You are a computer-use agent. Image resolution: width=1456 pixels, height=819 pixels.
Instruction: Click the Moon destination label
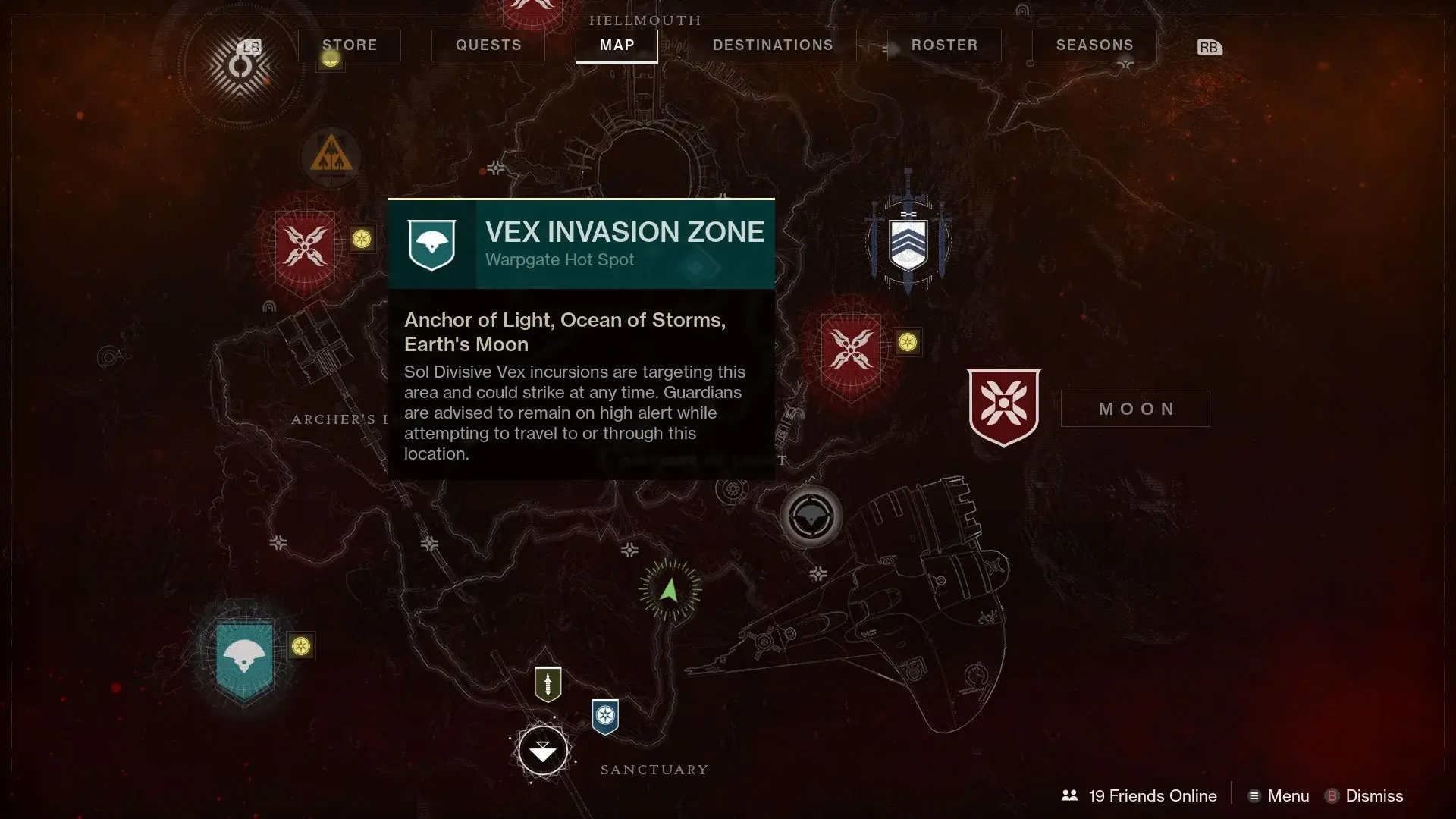(x=1135, y=409)
